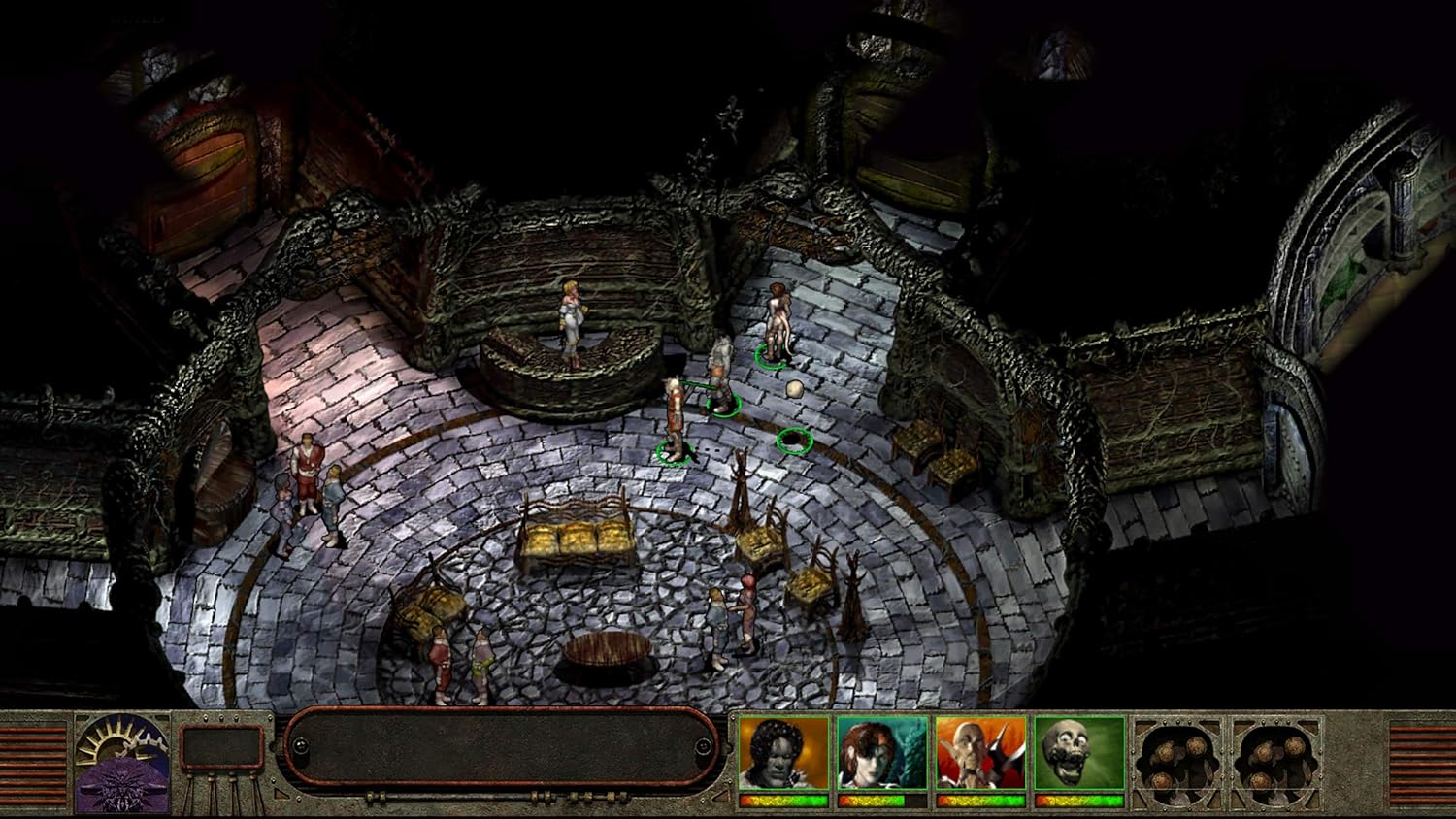Open the message log panel
The height and width of the screenshot is (819, 1456).
coord(502,746)
